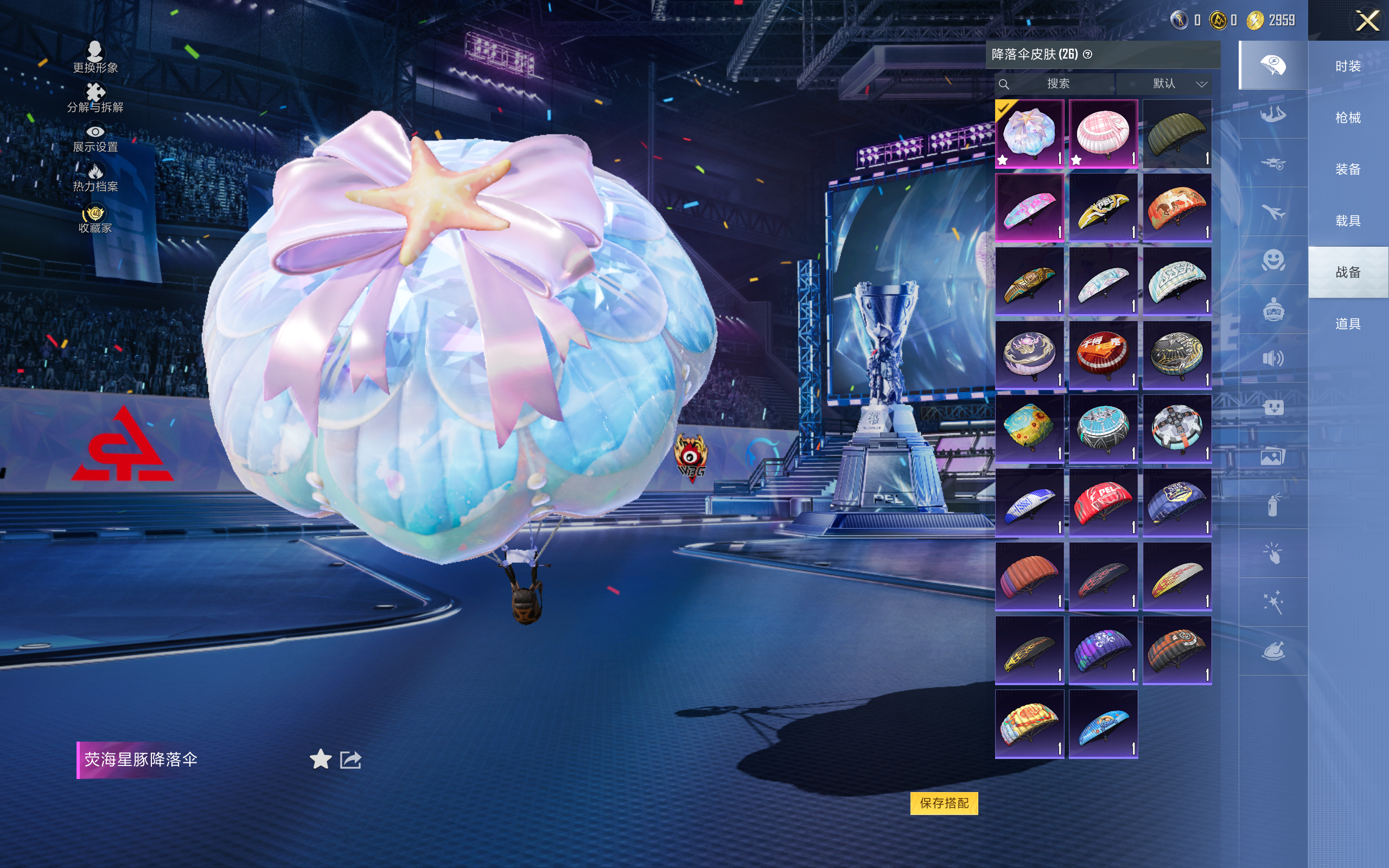Open the 枪械 category tab
Screen dimensions: 1389x868
[x=1348, y=118]
